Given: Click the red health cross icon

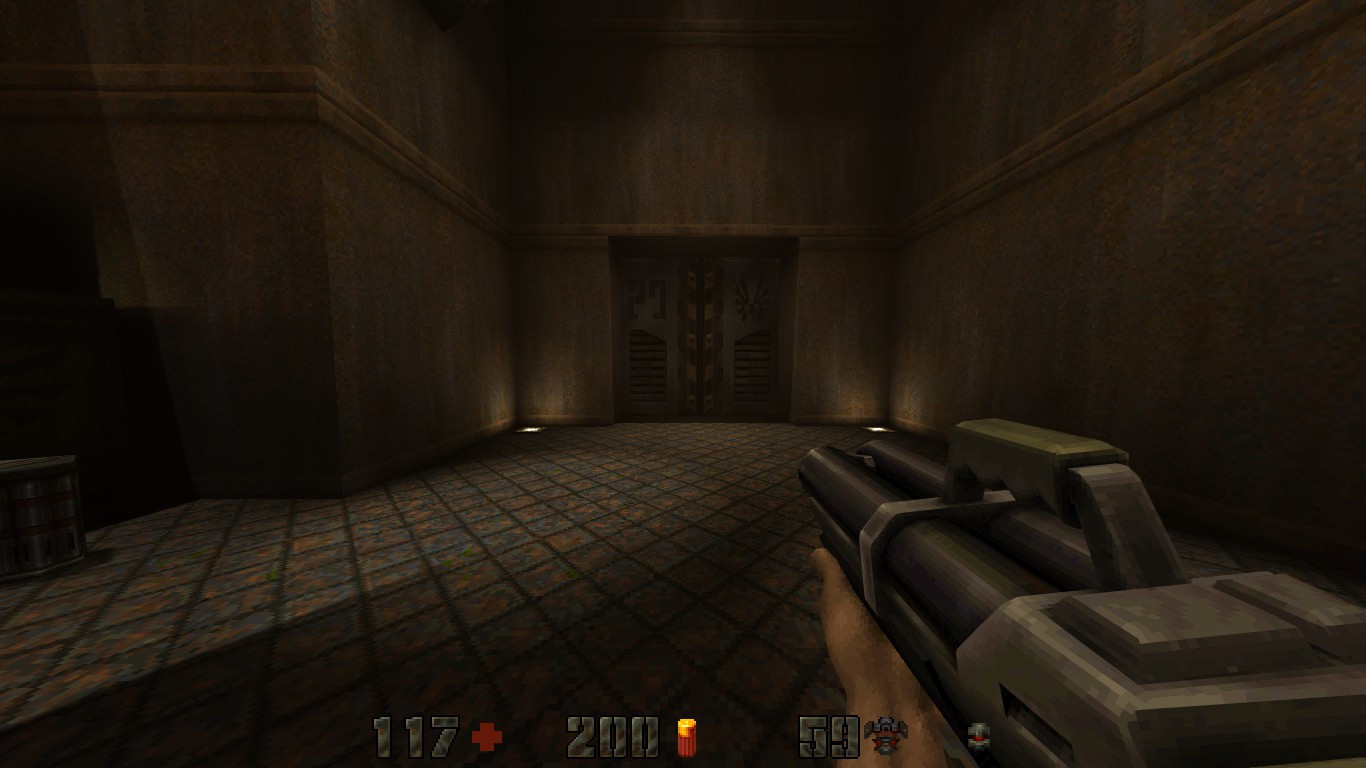Looking at the screenshot, I should coord(486,738).
